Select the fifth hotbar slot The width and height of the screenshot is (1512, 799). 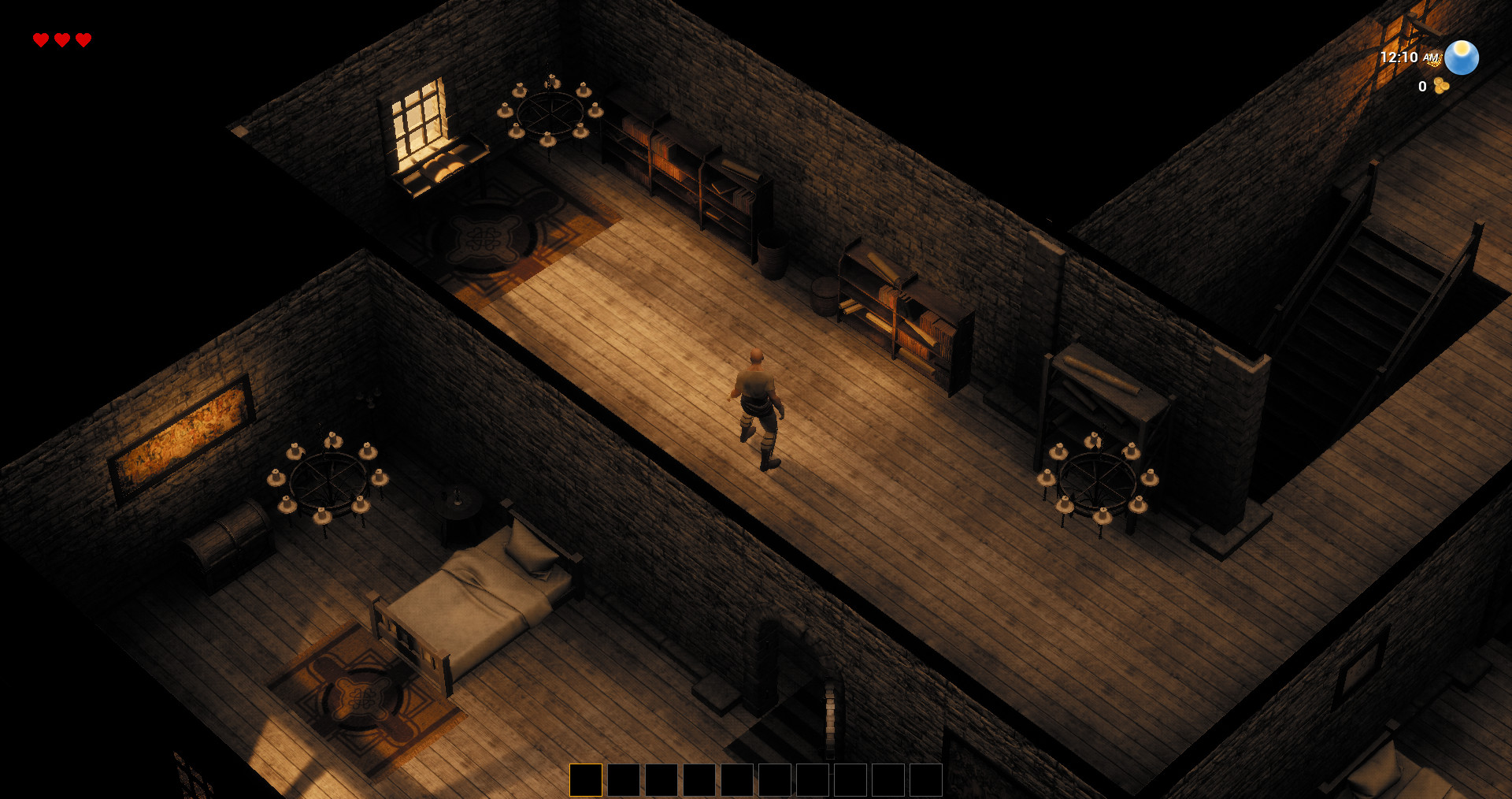(x=738, y=779)
